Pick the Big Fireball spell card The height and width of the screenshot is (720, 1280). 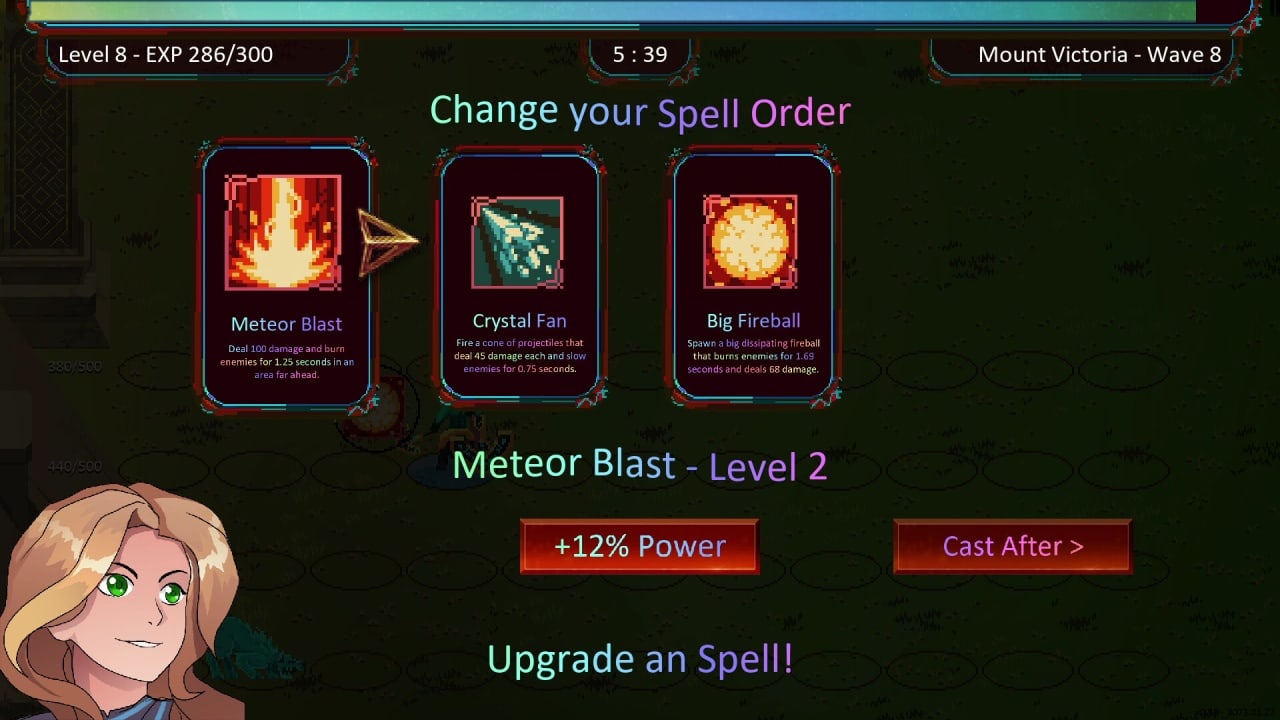(752, 275)
